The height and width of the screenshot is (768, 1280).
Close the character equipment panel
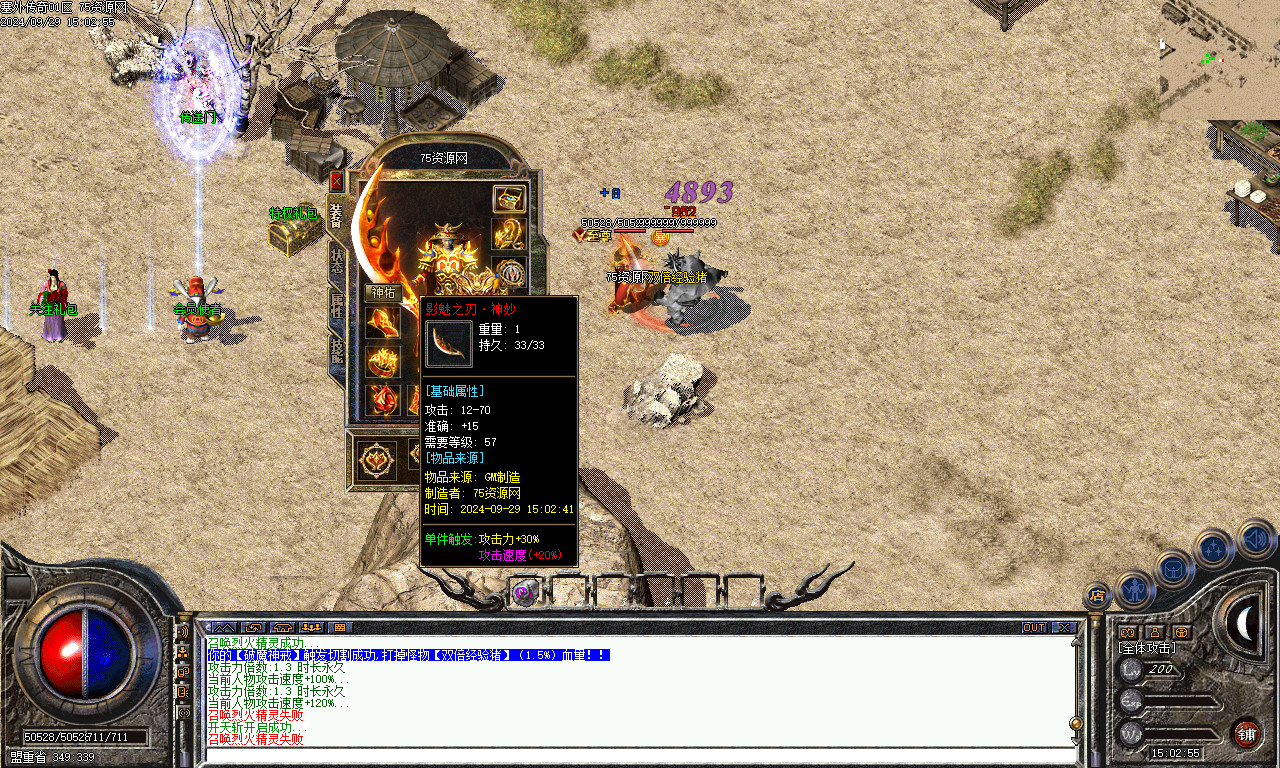coord(336,181)
